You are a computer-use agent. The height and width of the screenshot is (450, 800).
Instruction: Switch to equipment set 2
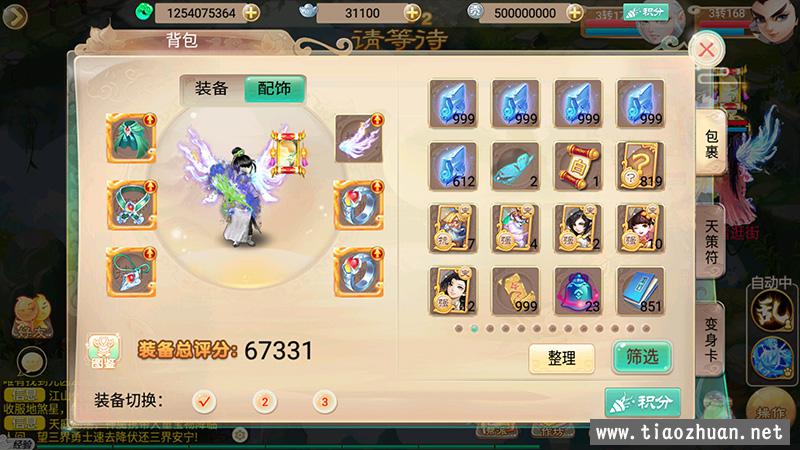tap(264, 401)
